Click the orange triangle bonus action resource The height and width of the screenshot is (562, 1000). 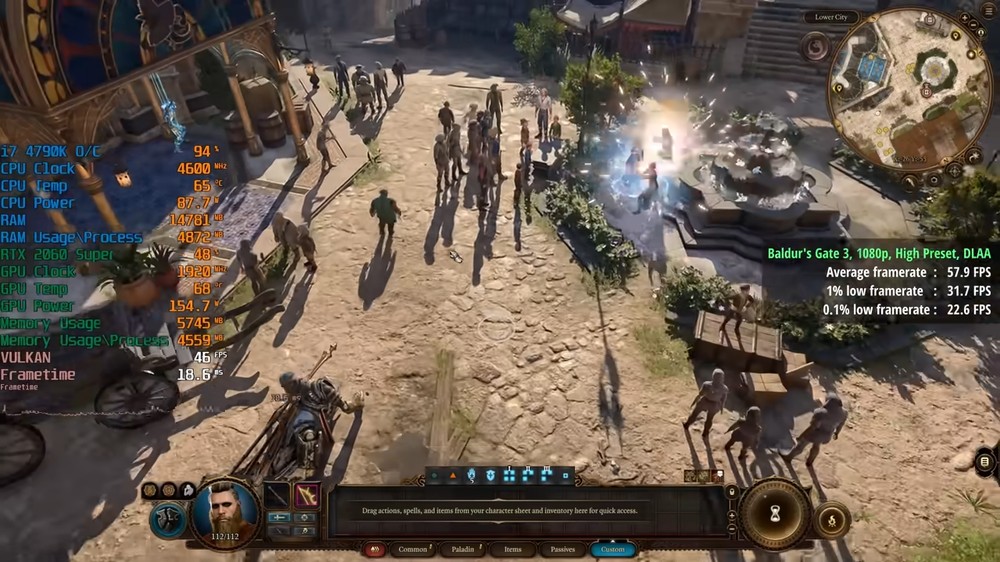point(453,476)
